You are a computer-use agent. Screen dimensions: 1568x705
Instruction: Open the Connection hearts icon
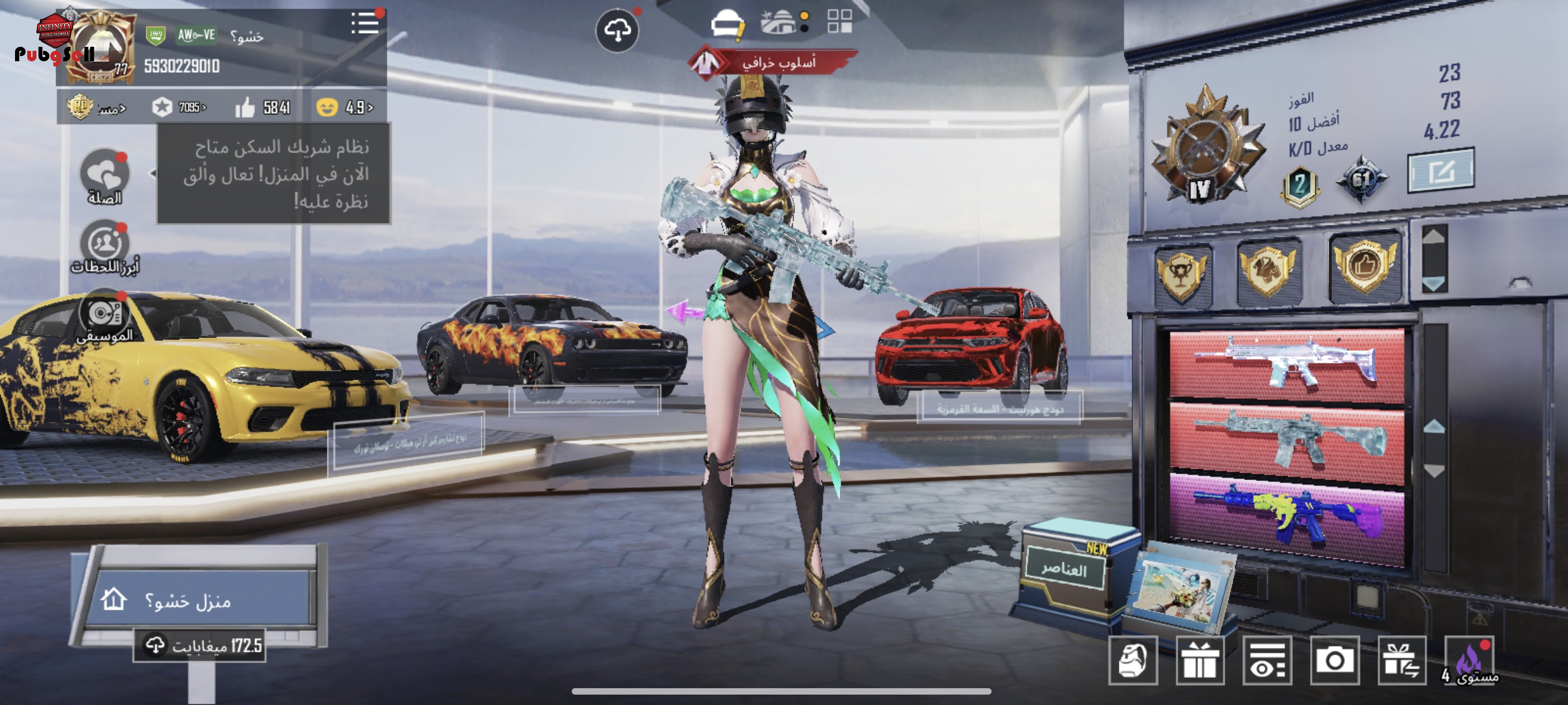click(x=105, y=176)
